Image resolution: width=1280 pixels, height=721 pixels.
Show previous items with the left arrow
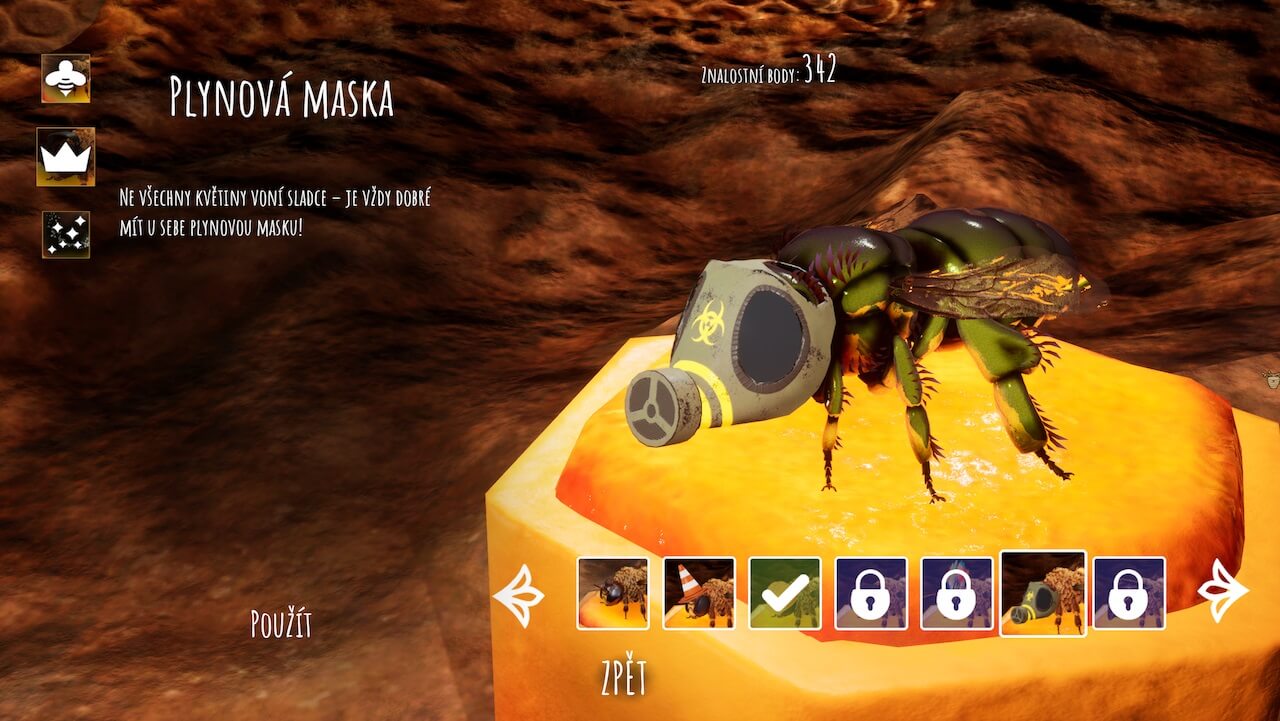pos(520,594)
